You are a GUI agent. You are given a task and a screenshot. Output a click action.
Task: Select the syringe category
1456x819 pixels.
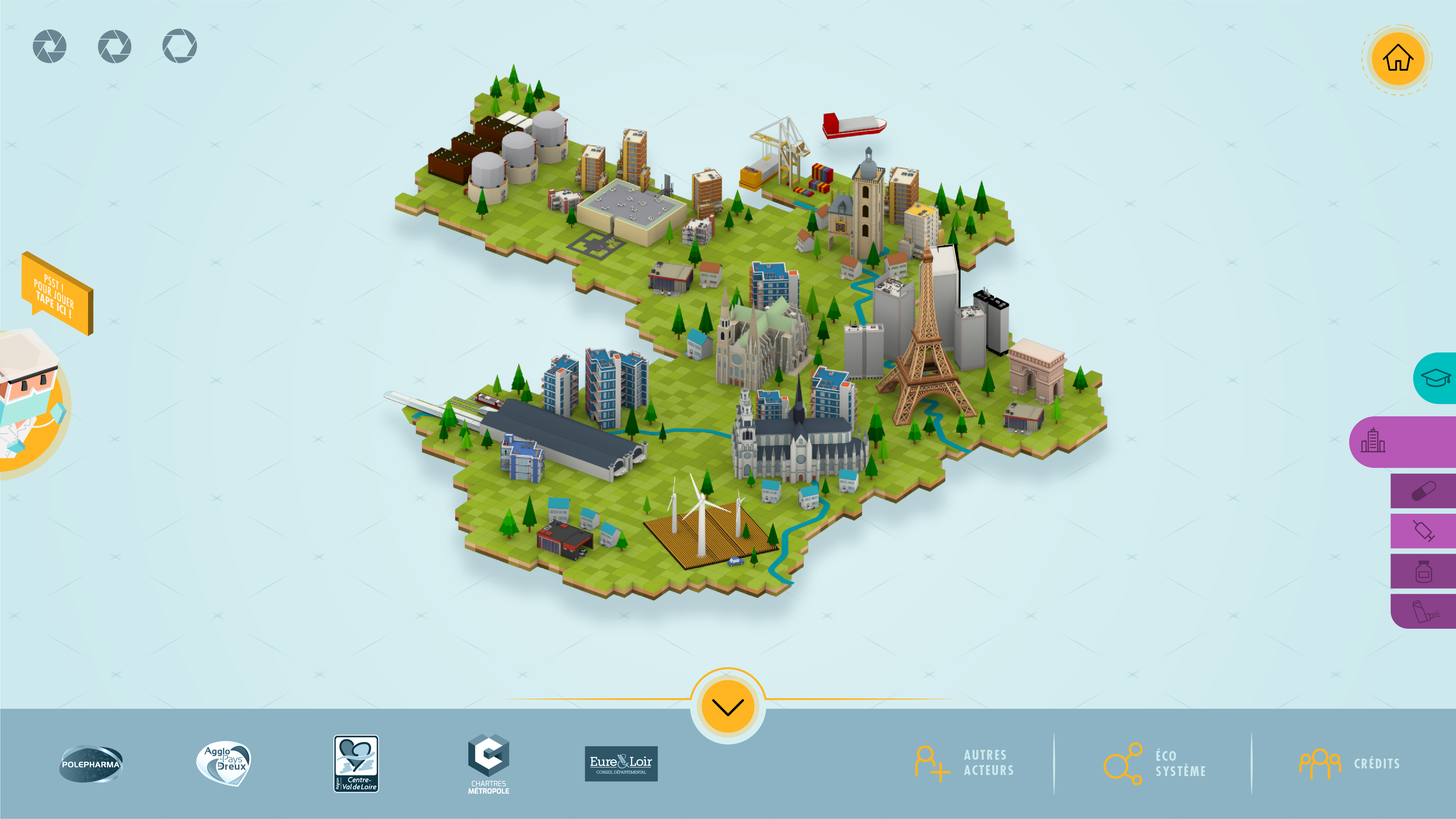coord(1423,531)
